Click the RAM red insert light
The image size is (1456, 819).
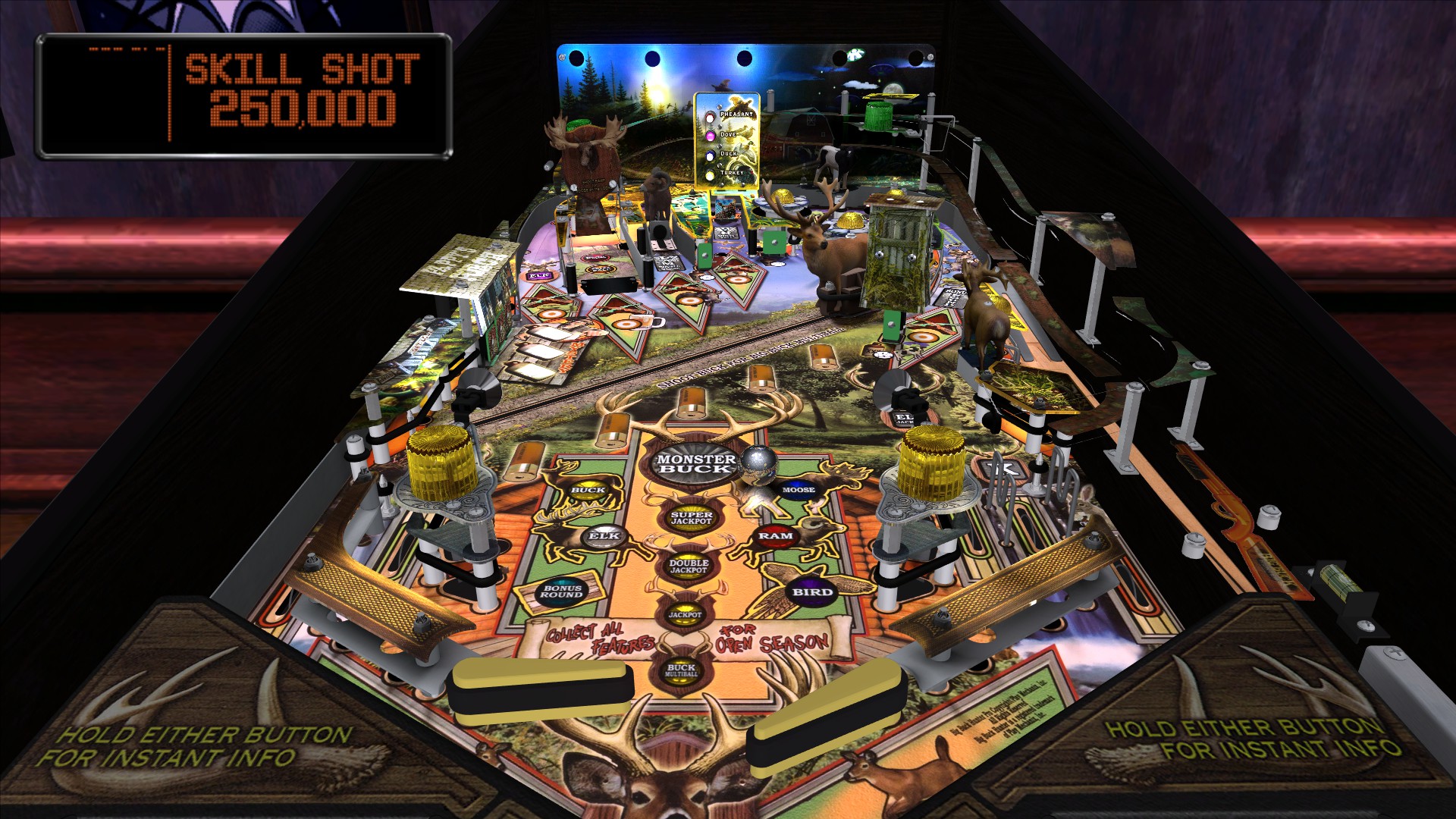point(778,535)
